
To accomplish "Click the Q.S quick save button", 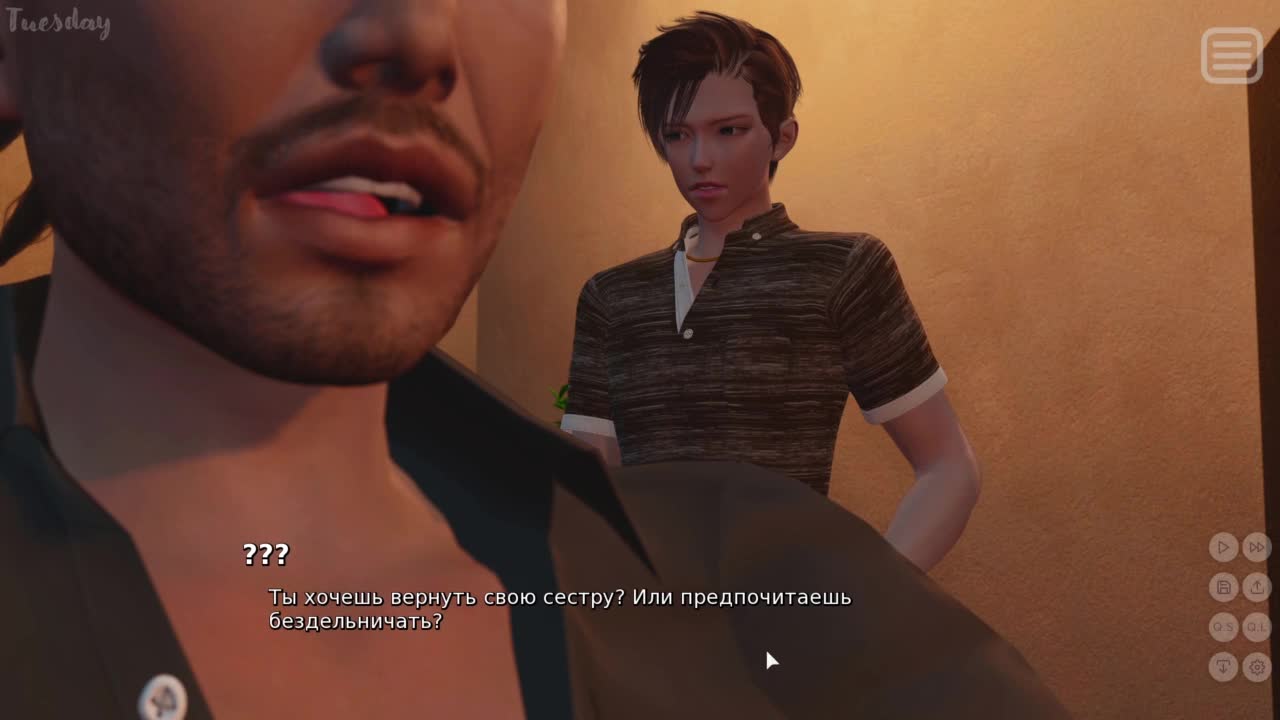I will tap(1223, 627).
